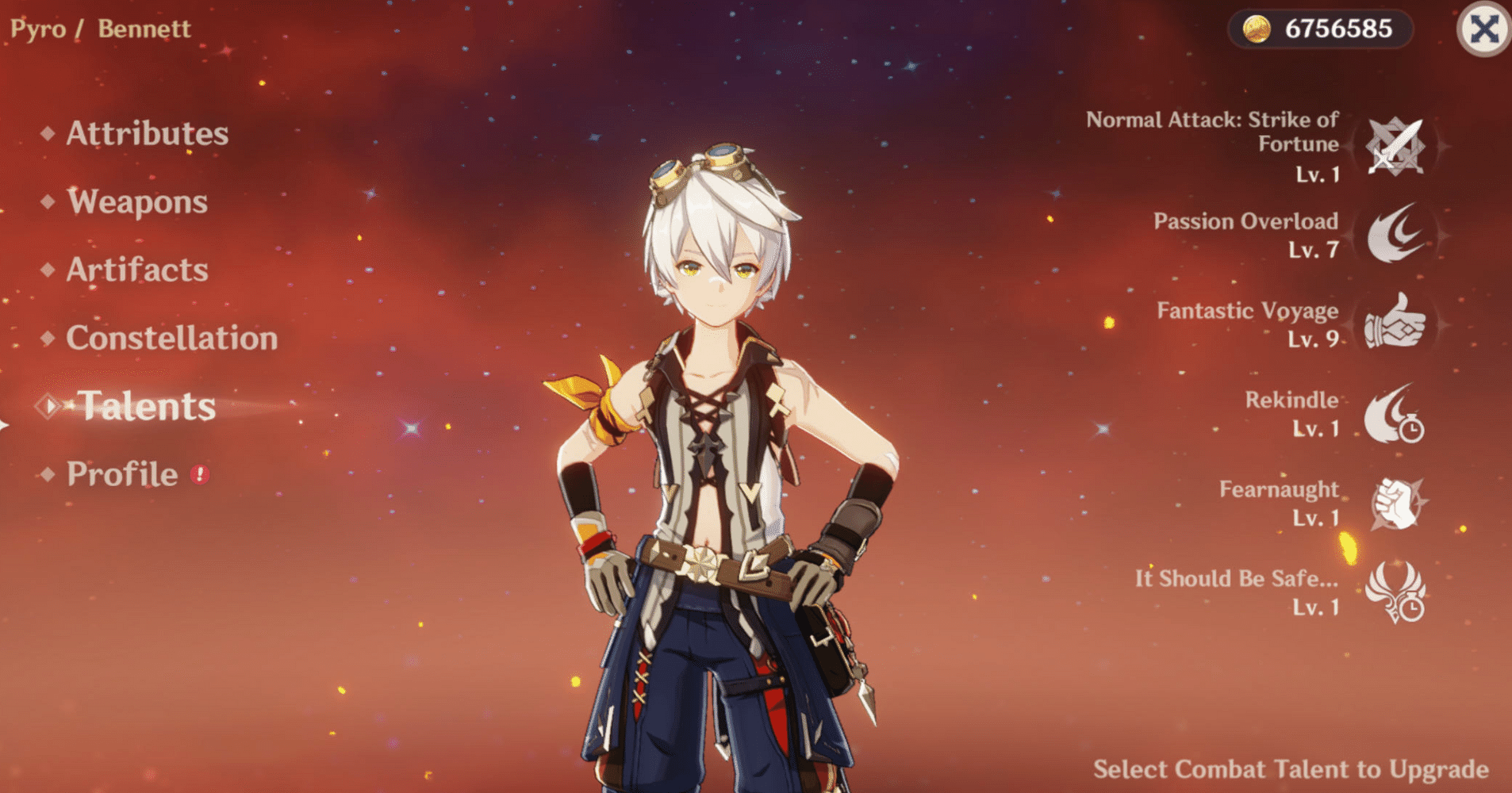Viewport: 1512px width, 793px height.
Task: Open the Artifacts section
Action: (x=135, y=270)
